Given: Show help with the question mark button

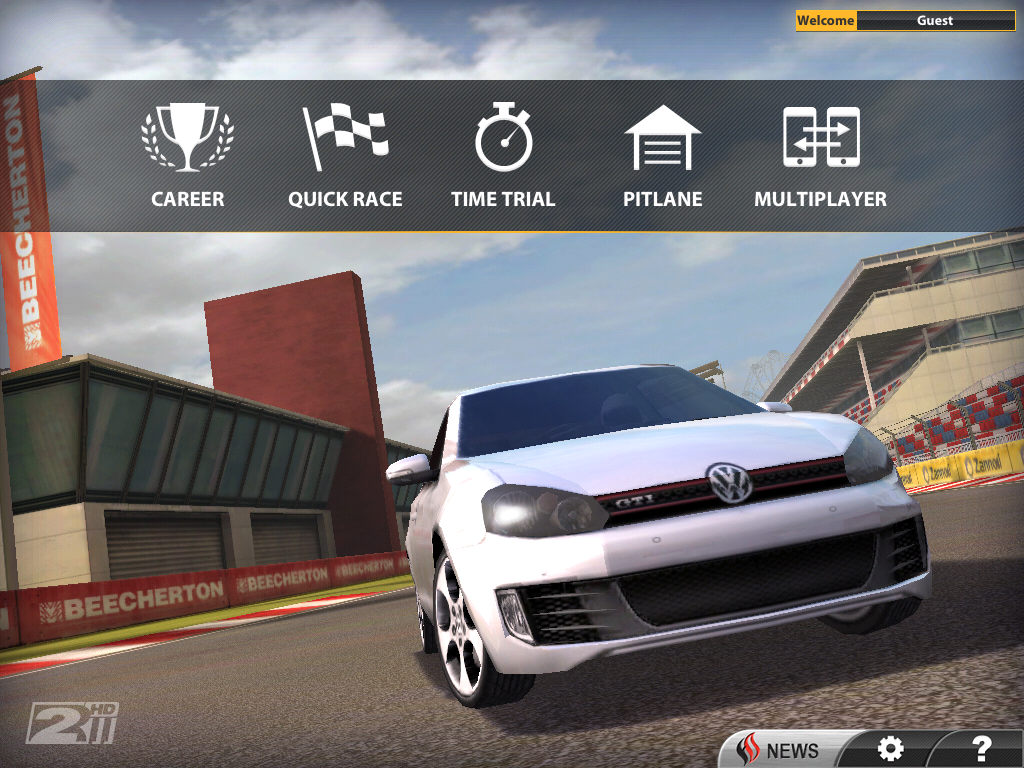Looking at the screenshot, I should (981, 748).
